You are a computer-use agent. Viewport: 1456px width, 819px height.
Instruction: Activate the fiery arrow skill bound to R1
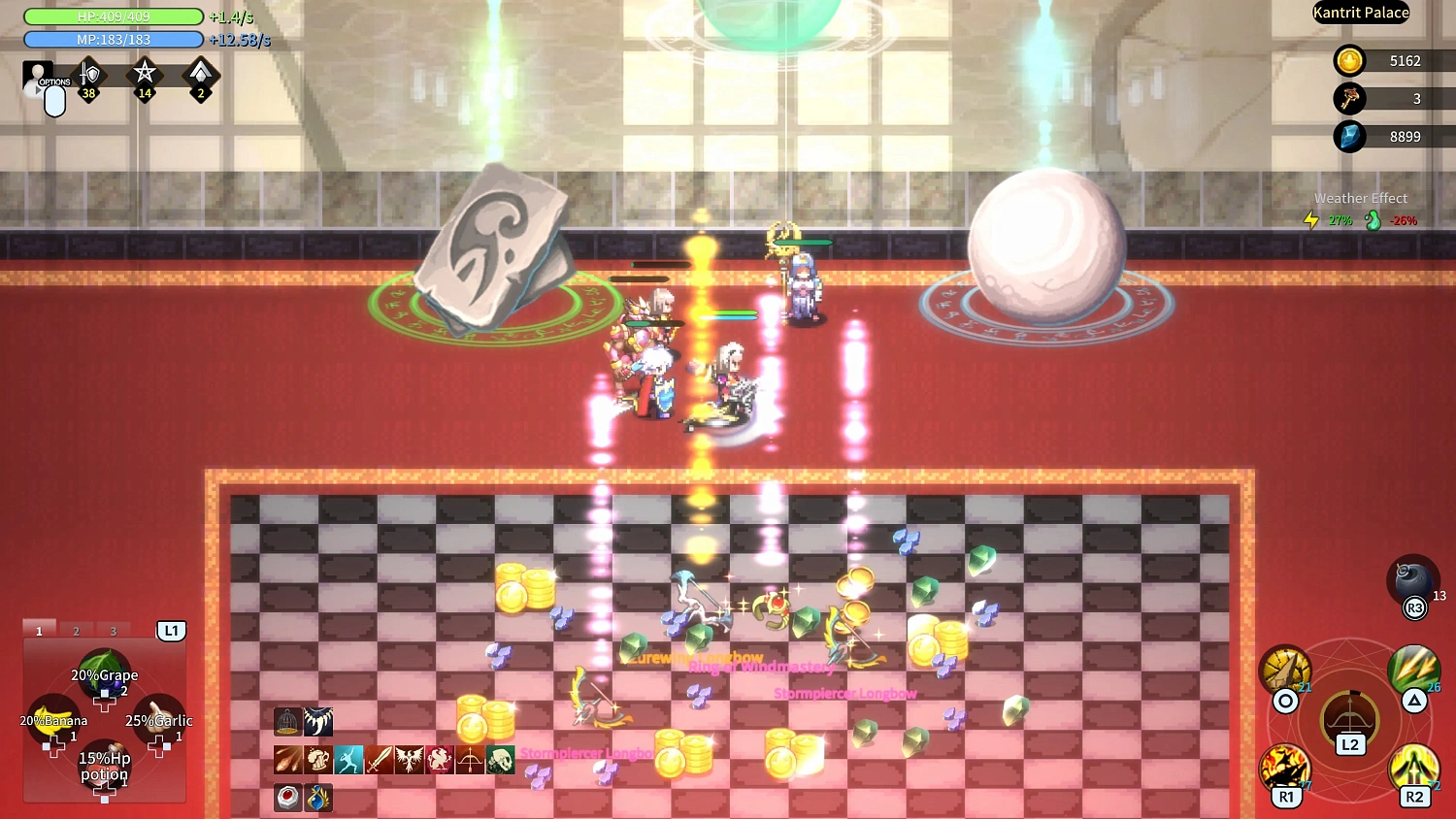point(1286,765)
